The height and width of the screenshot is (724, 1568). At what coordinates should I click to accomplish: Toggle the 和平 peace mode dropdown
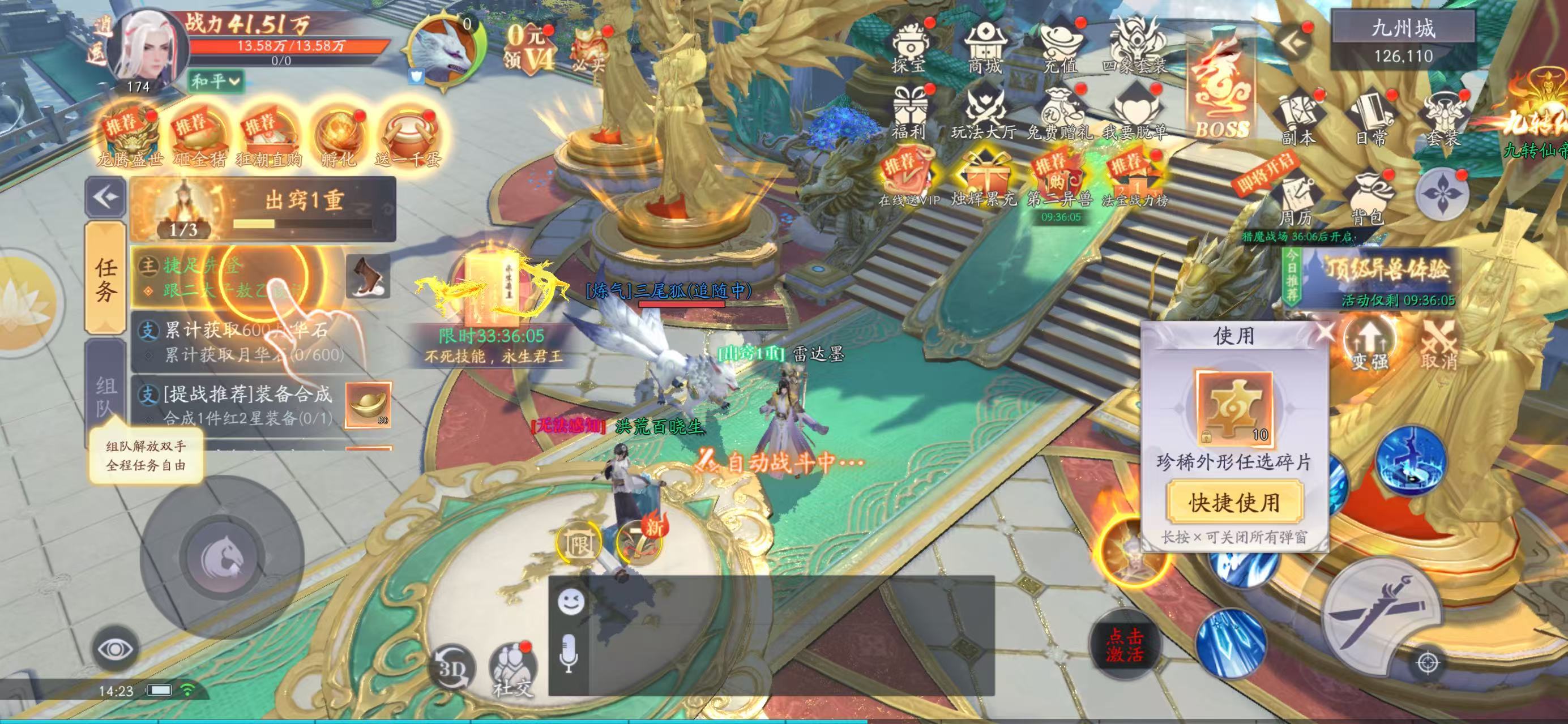click(x=216, y=81)
